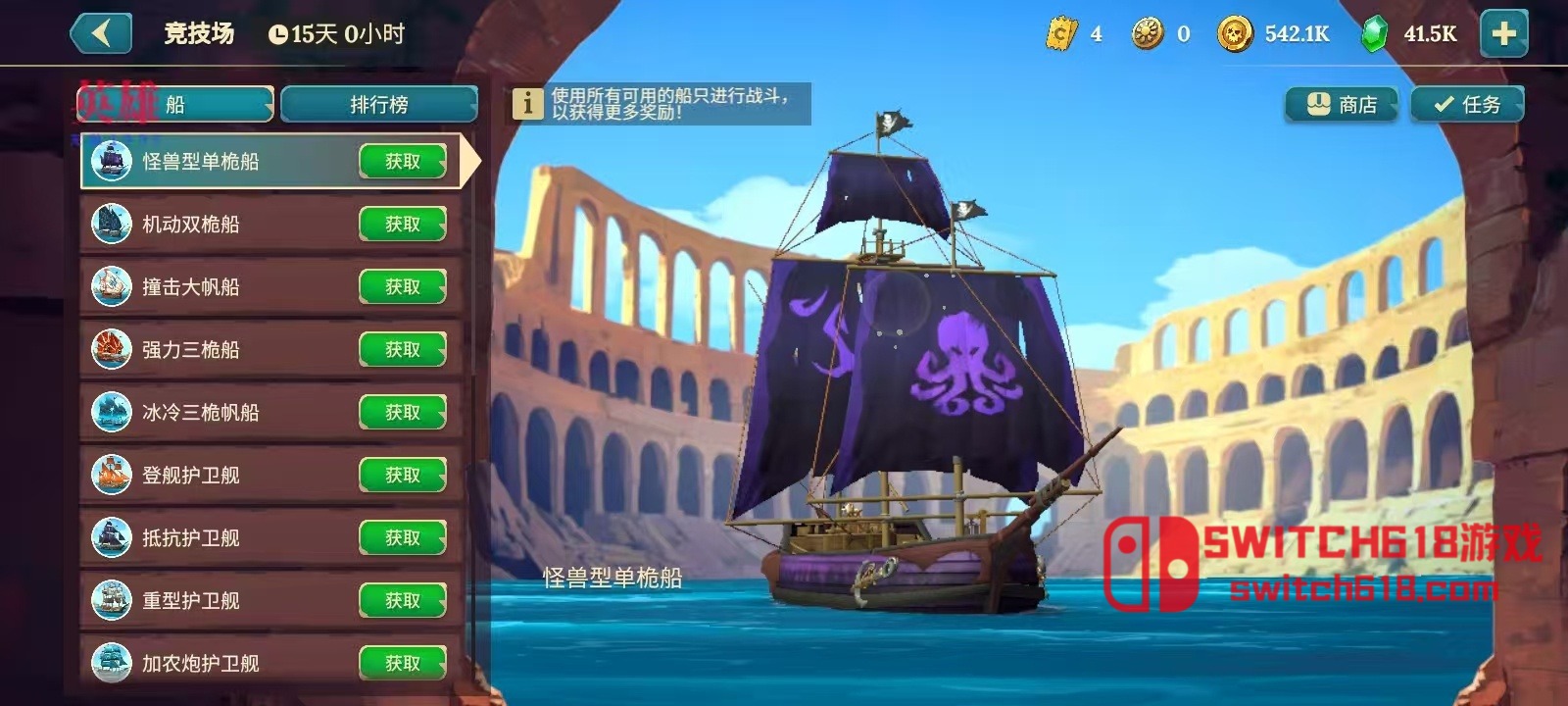
Task: Select the 登舰护卫舰 ship icon
Action: (x=111, y=476)
